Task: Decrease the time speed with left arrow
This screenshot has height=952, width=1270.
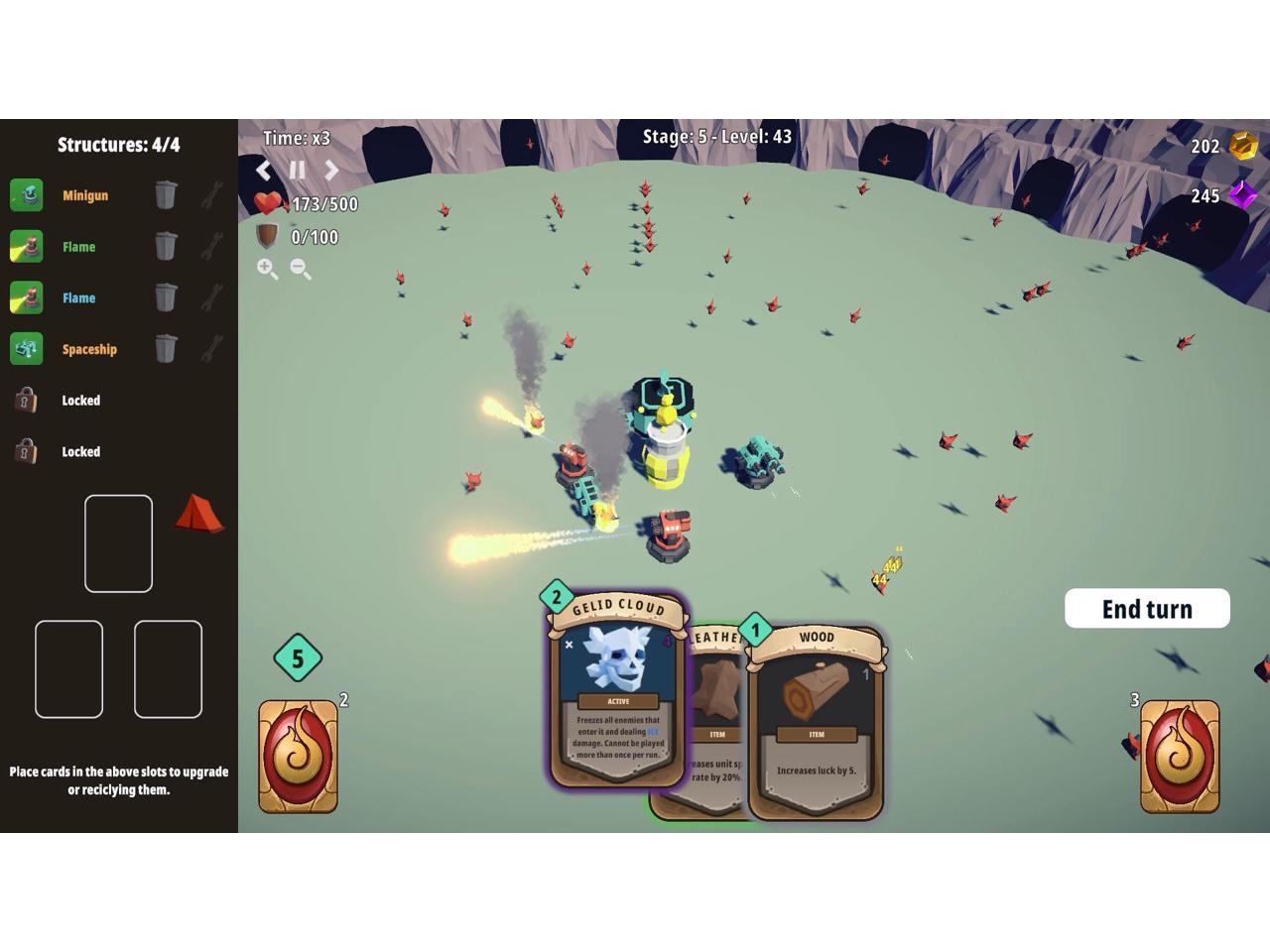Action: click(264, 171)
